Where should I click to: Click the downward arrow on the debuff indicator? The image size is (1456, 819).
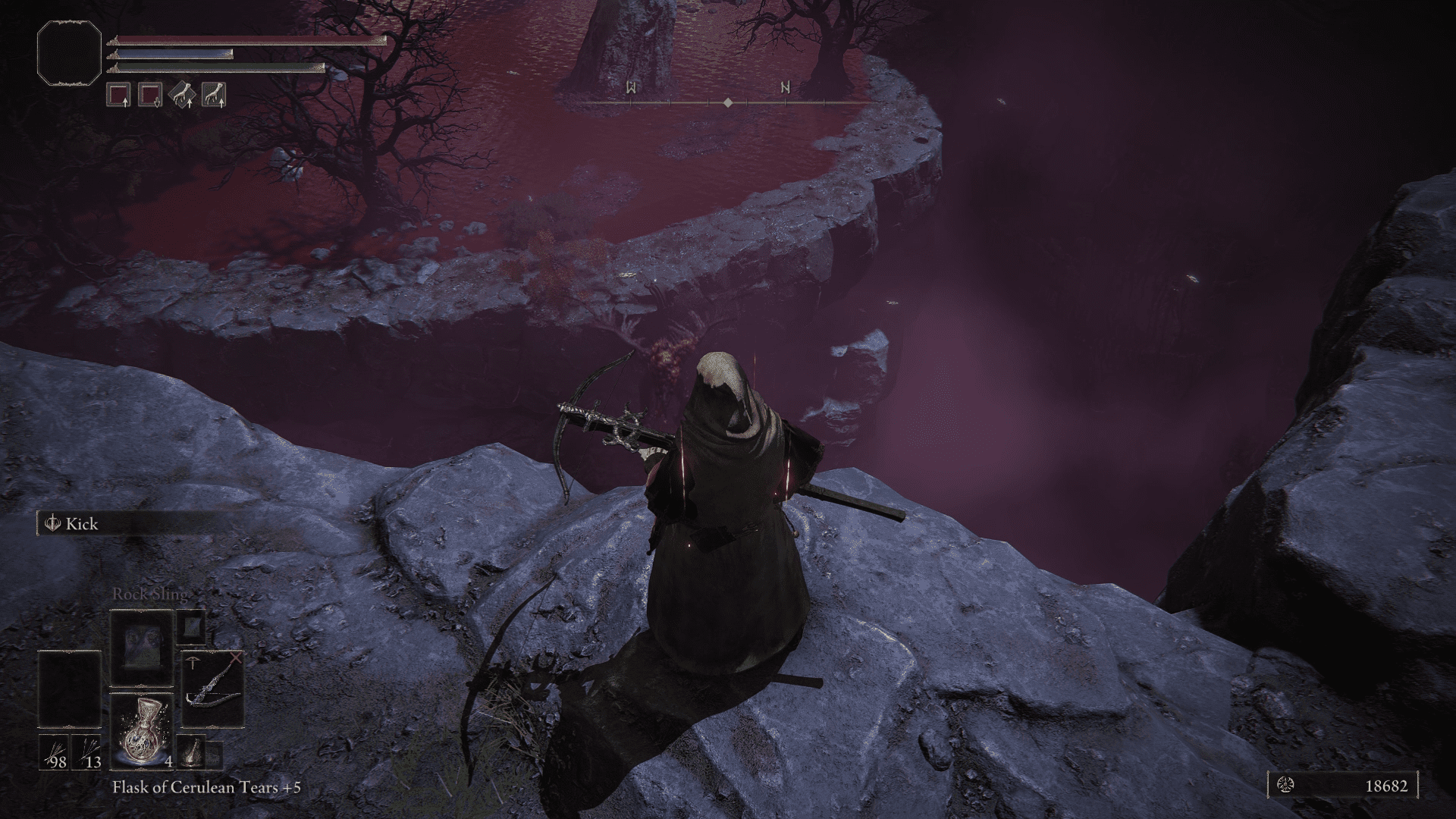pyautogui.click(x=157, y=103)
